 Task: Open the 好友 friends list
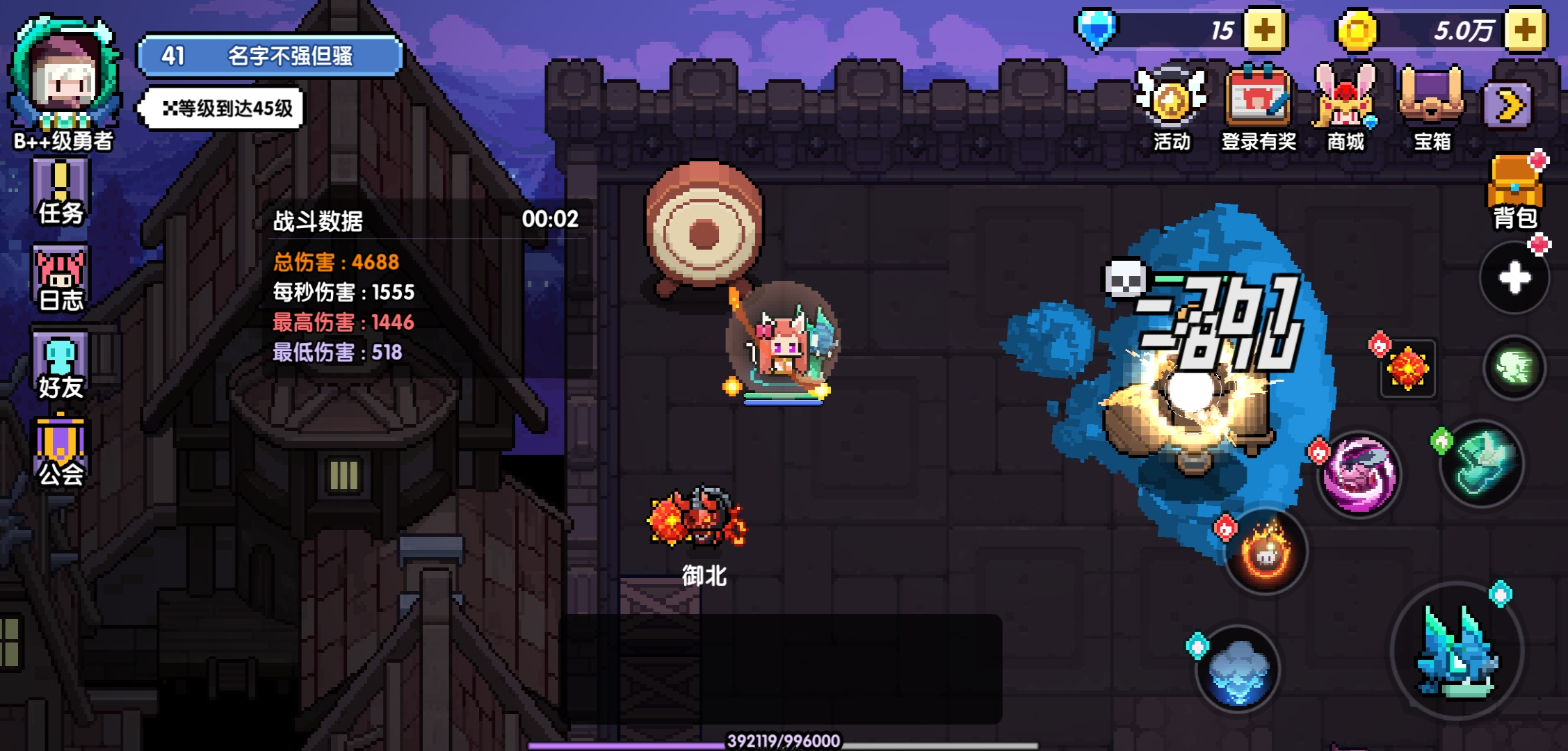[x=60, y=366]
